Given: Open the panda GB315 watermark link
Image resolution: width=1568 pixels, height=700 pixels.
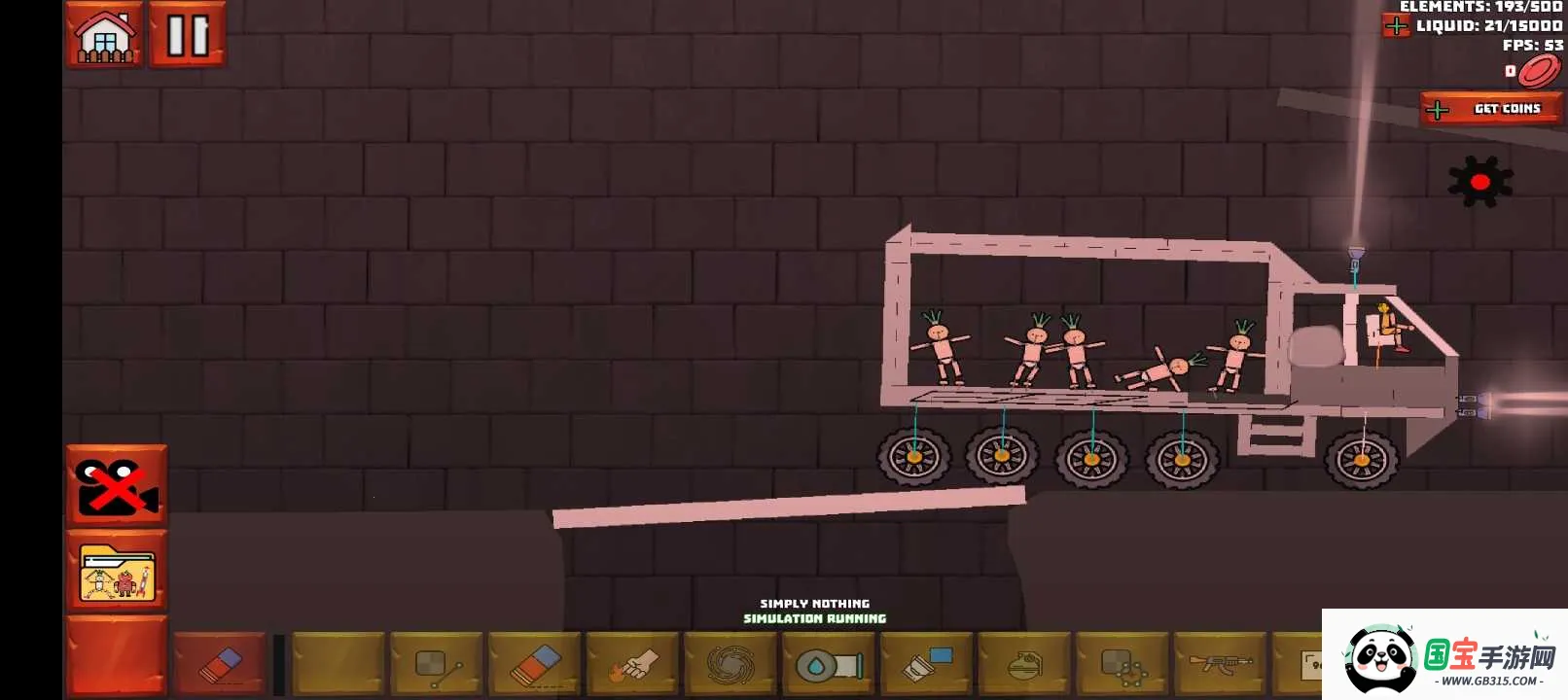Looking at the screenshot, I should (1444, 655).
